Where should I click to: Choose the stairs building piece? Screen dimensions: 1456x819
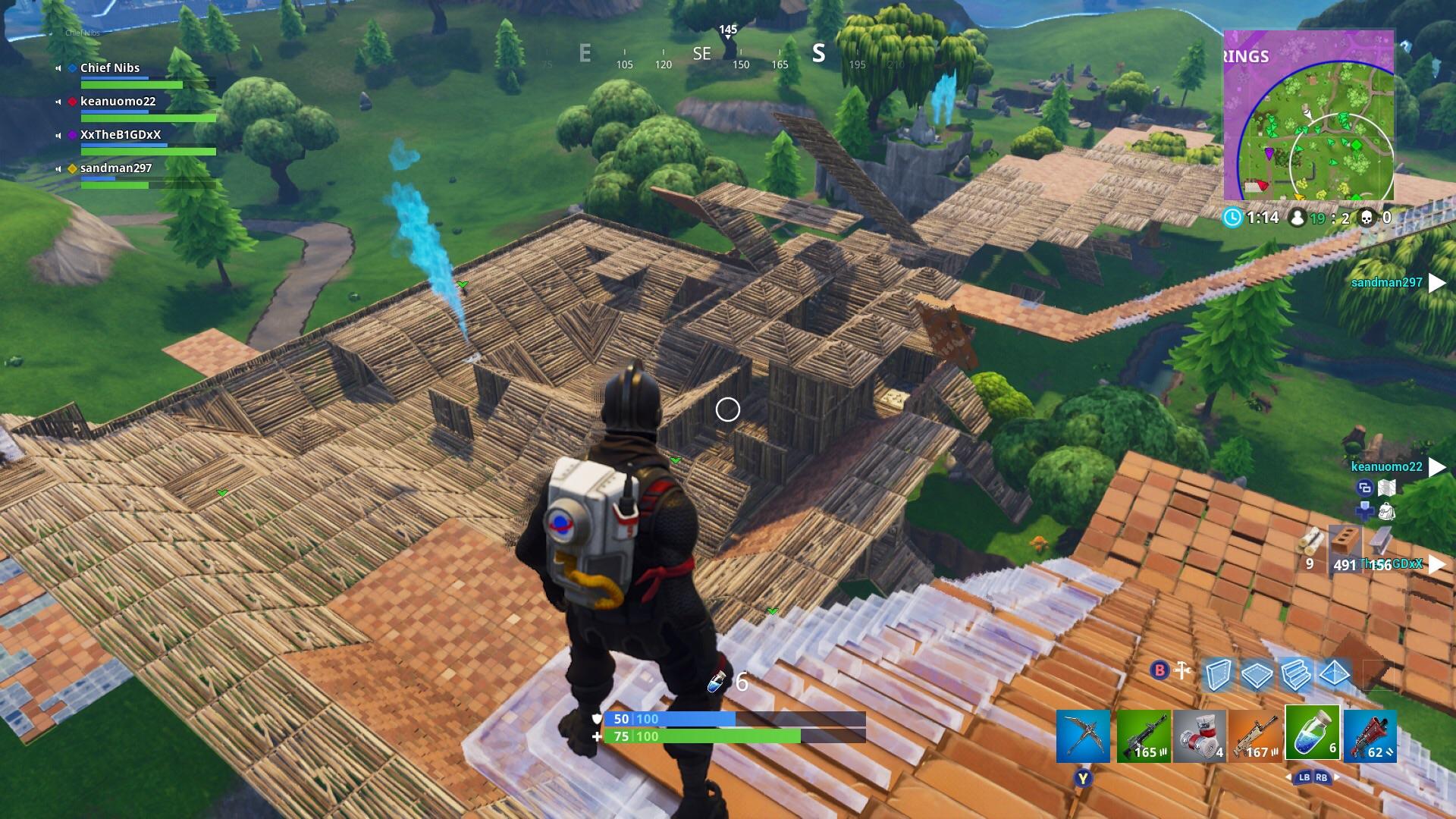pyautogui.click(x=1295, y=673)
